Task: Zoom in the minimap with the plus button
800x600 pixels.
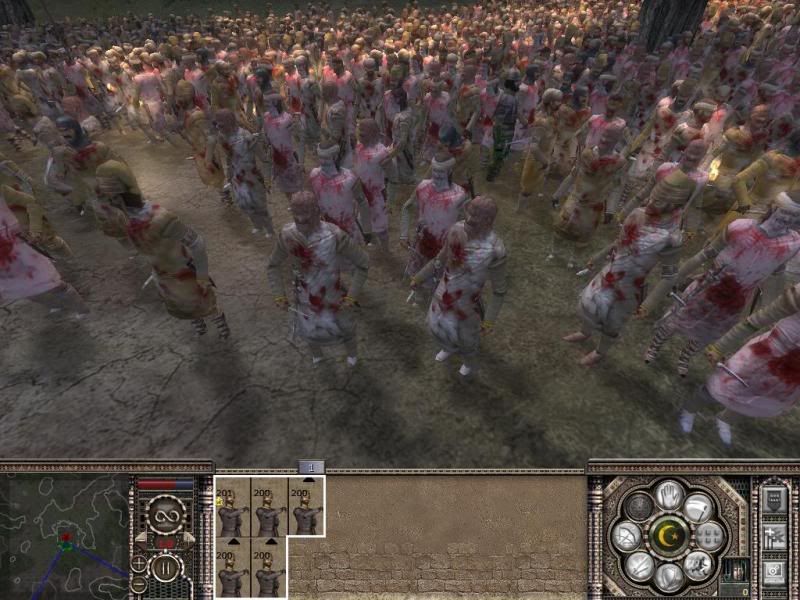Action: tap(139, 562)
